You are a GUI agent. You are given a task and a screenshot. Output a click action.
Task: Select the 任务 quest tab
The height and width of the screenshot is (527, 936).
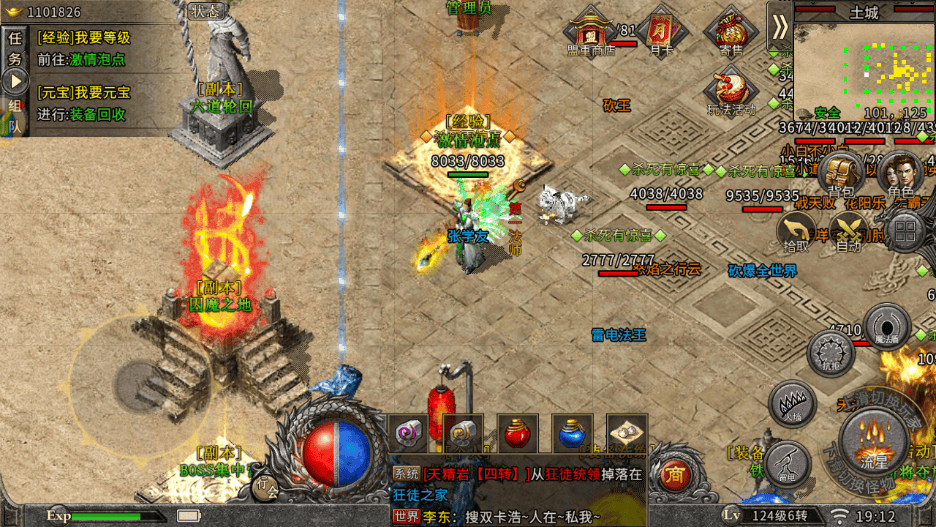click(x=15, y=47)
